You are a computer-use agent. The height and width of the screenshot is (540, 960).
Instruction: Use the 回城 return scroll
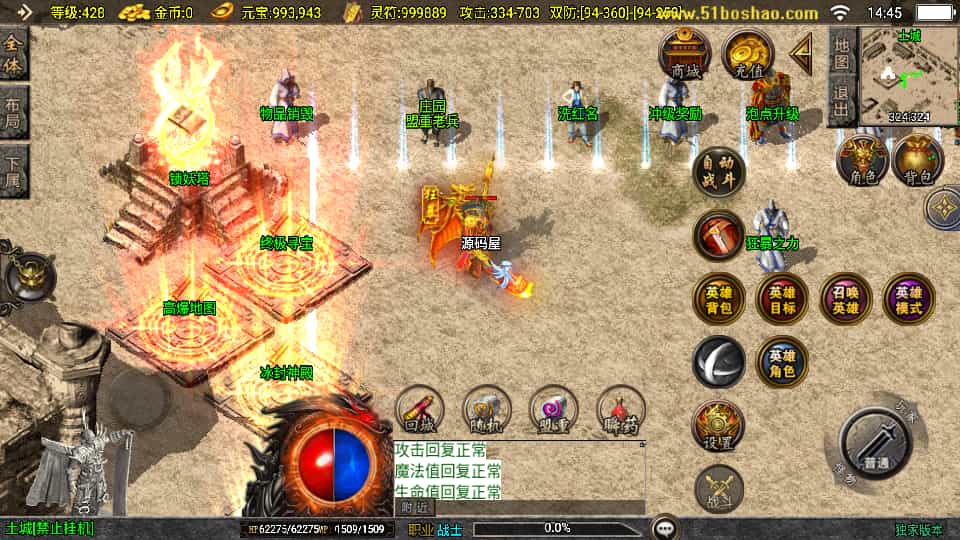click(420, 411)
